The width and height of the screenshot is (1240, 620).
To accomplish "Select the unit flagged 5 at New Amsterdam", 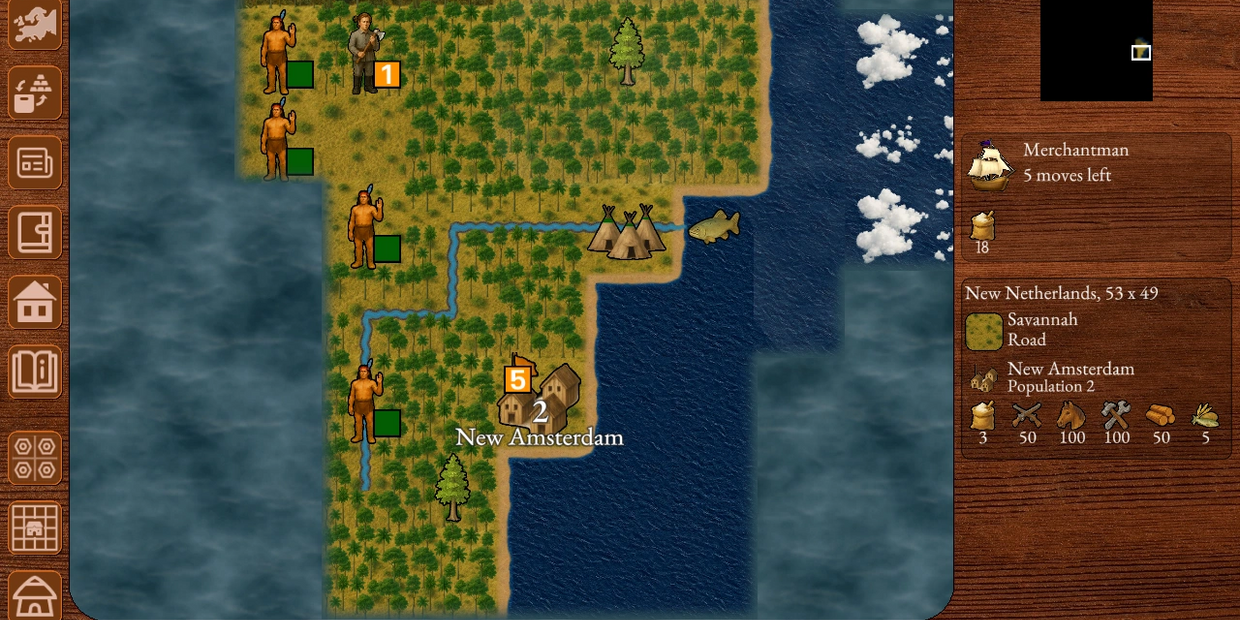I will (x=517, y=380).
